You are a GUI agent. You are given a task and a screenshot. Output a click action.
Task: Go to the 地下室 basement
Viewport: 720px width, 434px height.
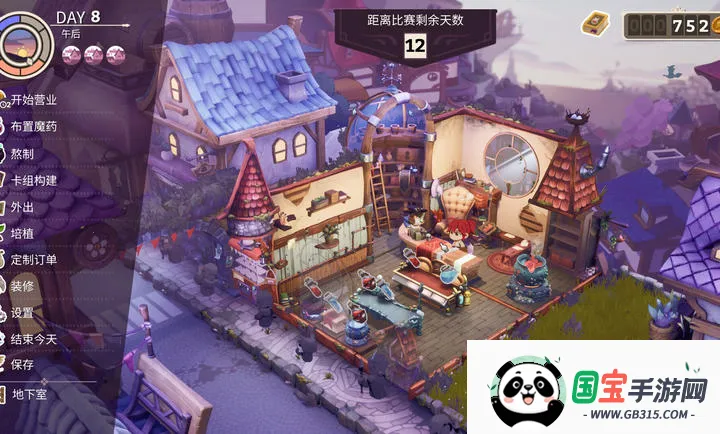coord(30,394)
